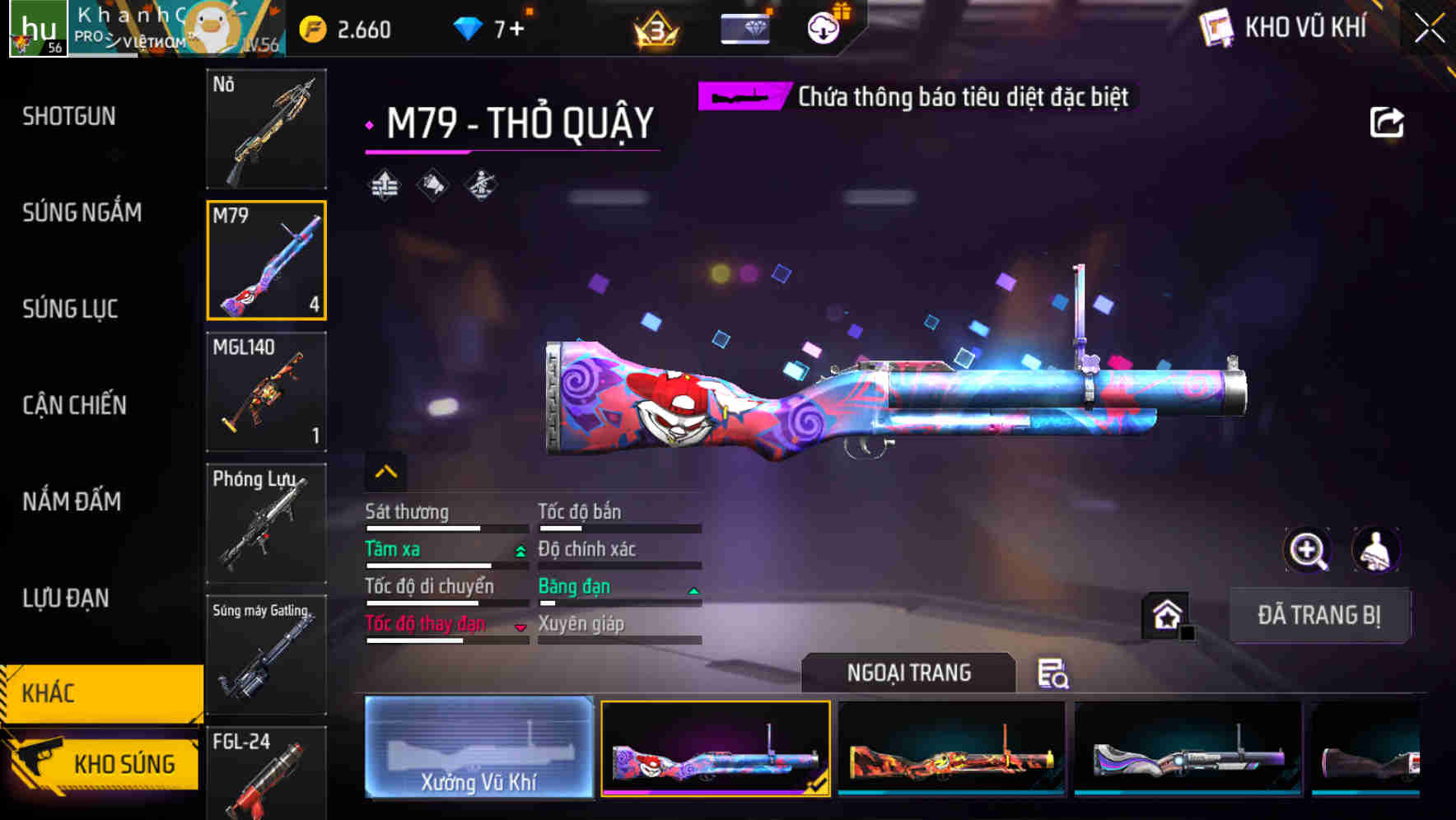Screen dimensions: 1456x820
Task: Share the M79 - Thỏ Quậy skin
Action: [x=1388, y=121]
